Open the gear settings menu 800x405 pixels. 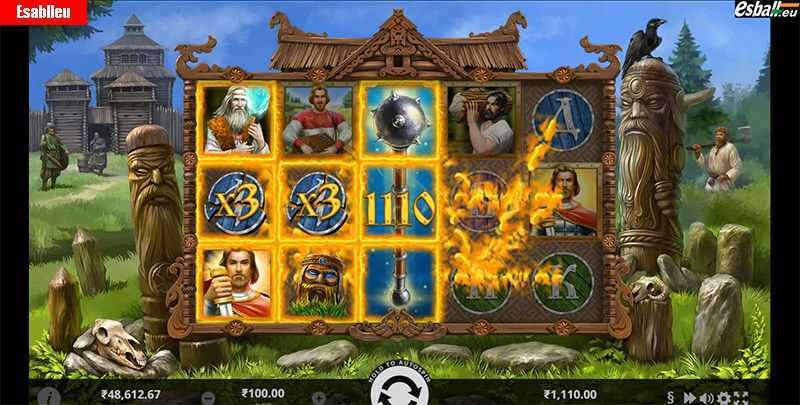[x=725, y=398]
